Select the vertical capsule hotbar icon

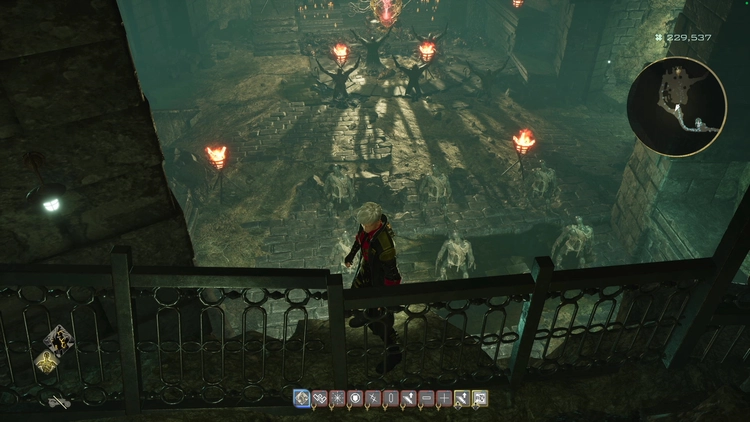(x=391, y=398)
